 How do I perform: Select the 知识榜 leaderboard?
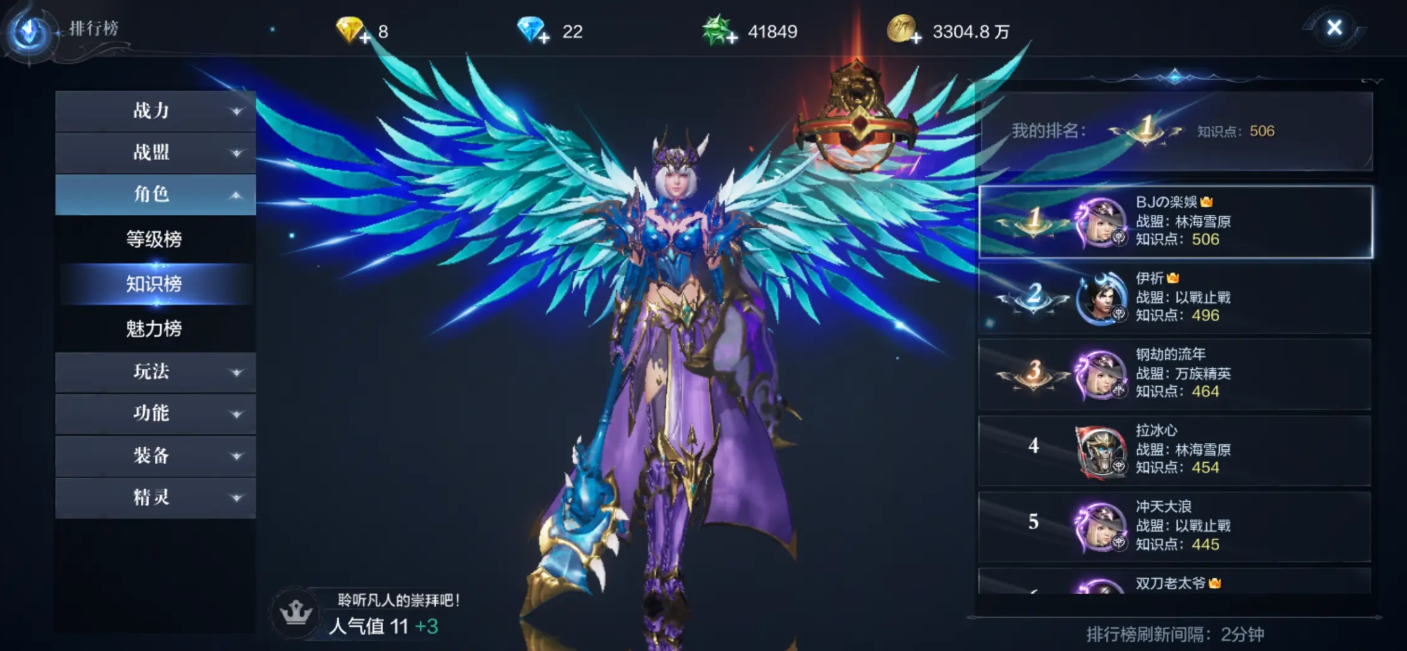pyautogui.click(x=154, y=284)
